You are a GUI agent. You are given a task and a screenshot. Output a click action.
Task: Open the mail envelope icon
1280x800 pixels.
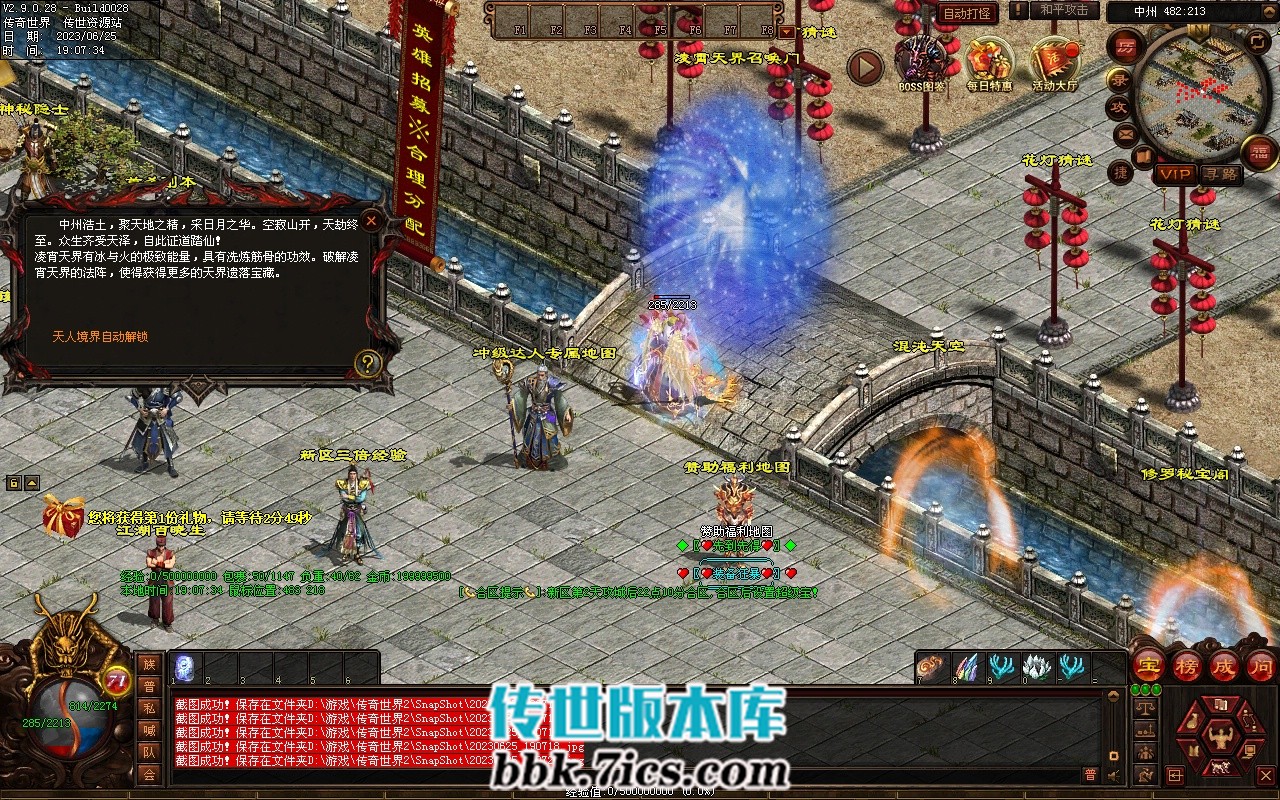pyautogui.click(x=1125, y=133)
